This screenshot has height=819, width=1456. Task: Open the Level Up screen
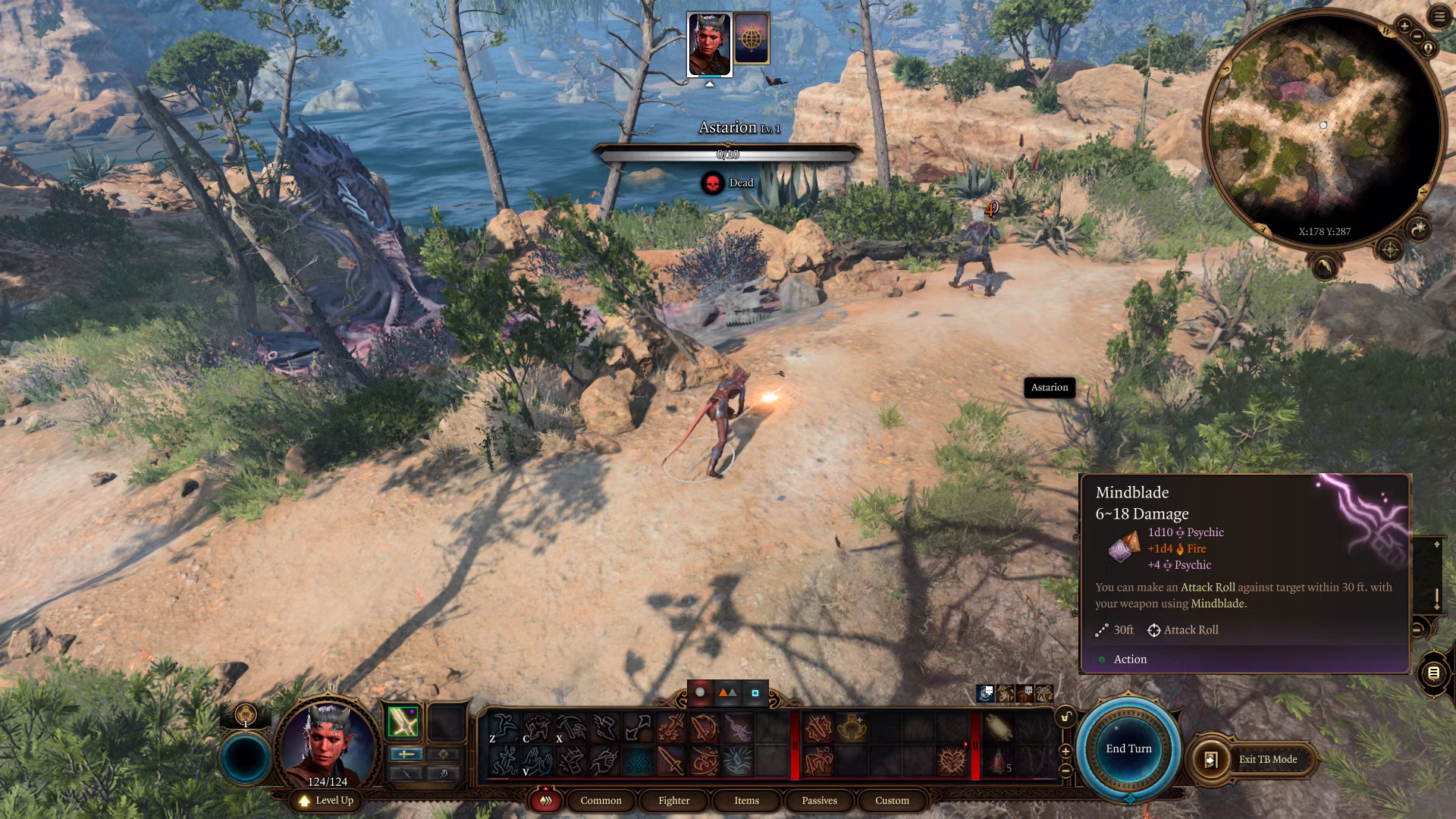point(327,800)
